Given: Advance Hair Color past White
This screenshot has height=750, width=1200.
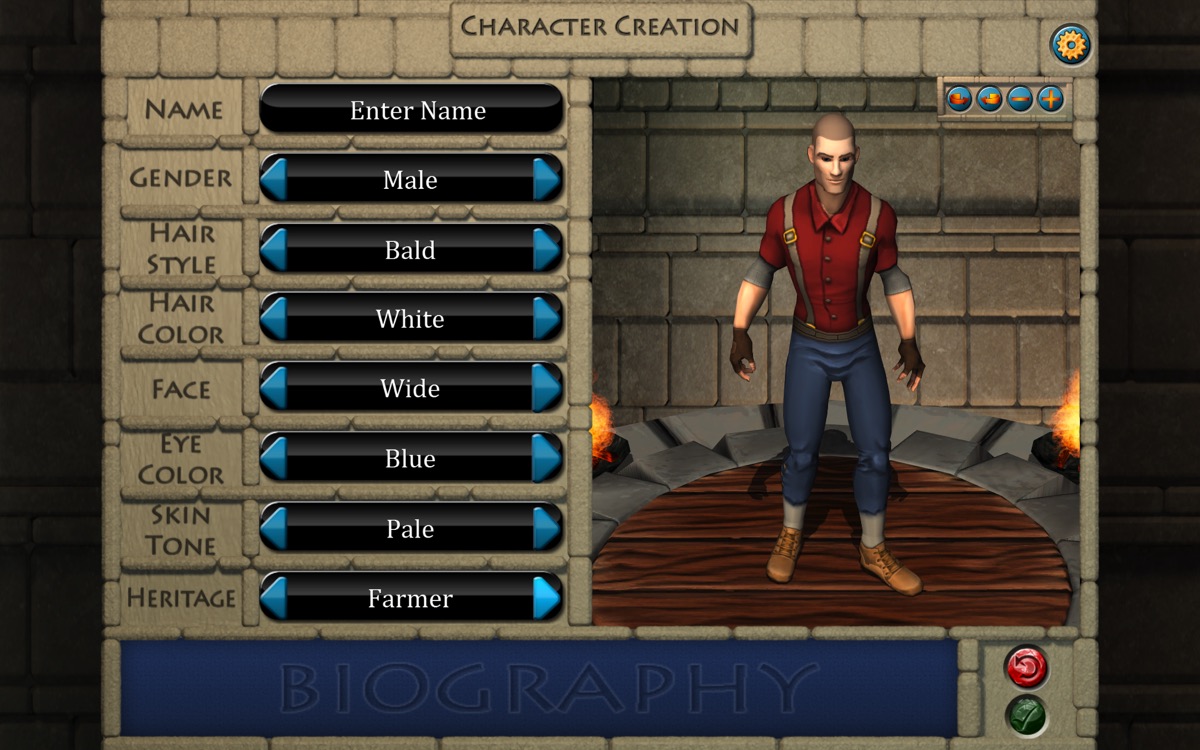Looking at the screenshot, I should click(x=546, y=318).
